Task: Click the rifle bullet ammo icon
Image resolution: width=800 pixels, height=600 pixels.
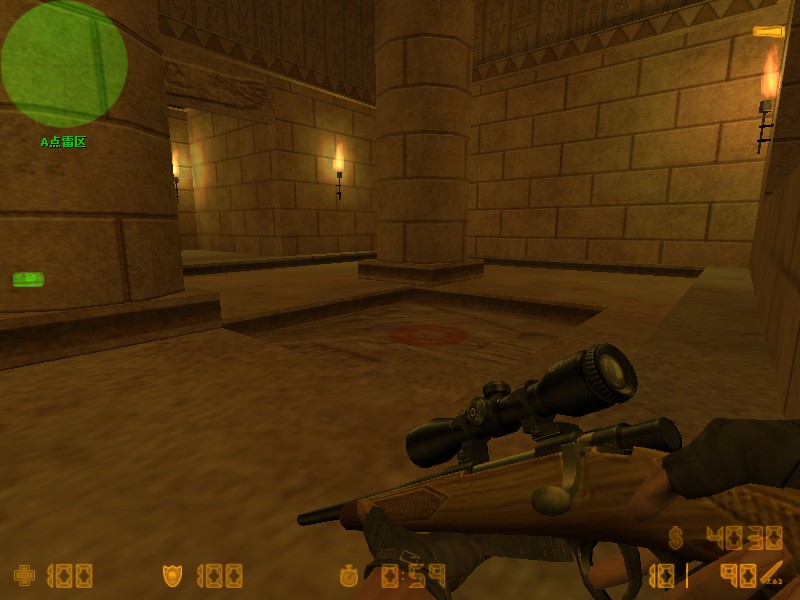Action: [770, 574]
